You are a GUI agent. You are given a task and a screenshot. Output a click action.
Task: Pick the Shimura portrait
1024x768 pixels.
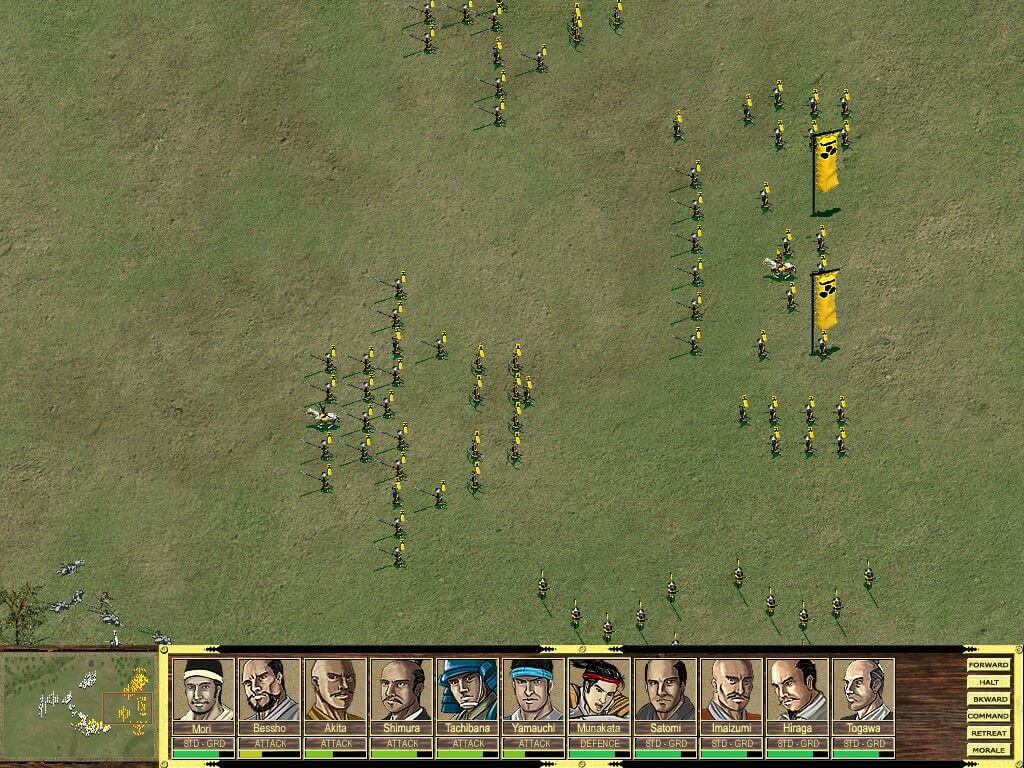[x=401, y=689]
